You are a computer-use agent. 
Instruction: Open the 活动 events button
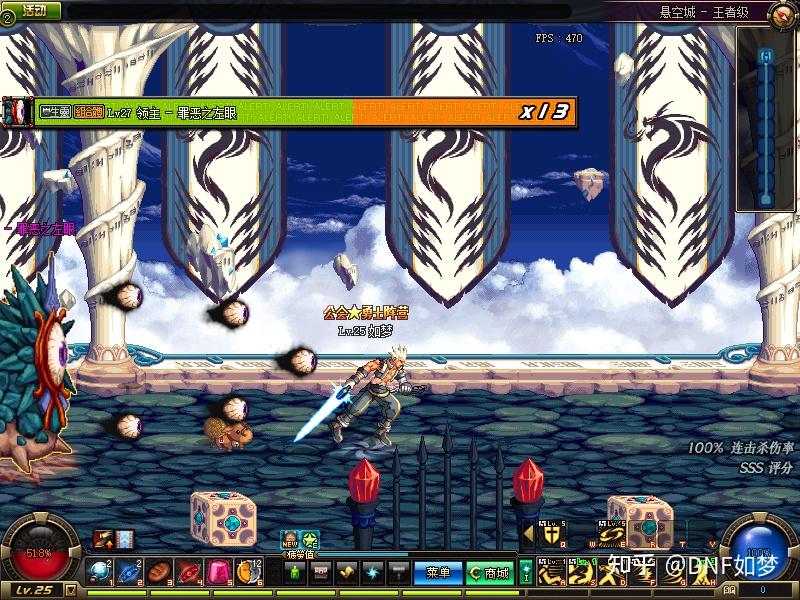click(x=33, y=10)
